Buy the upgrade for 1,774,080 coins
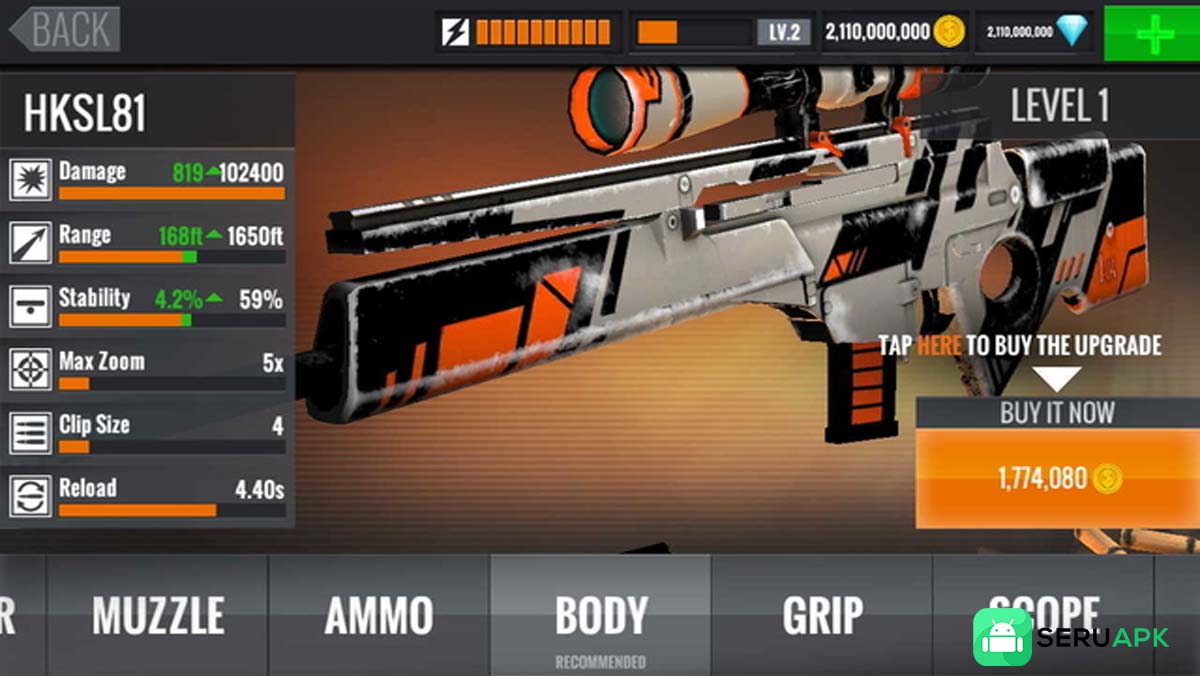 (x=1058, y=478)
